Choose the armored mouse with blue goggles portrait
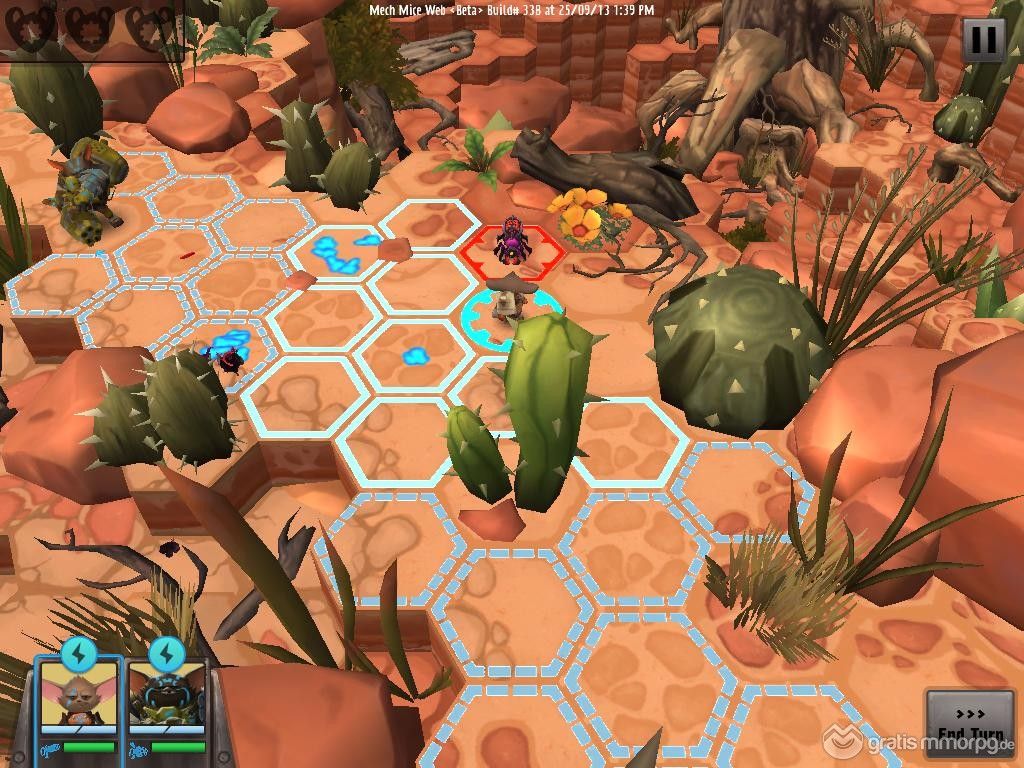The image size is (1024, 768). coord(166,701)
